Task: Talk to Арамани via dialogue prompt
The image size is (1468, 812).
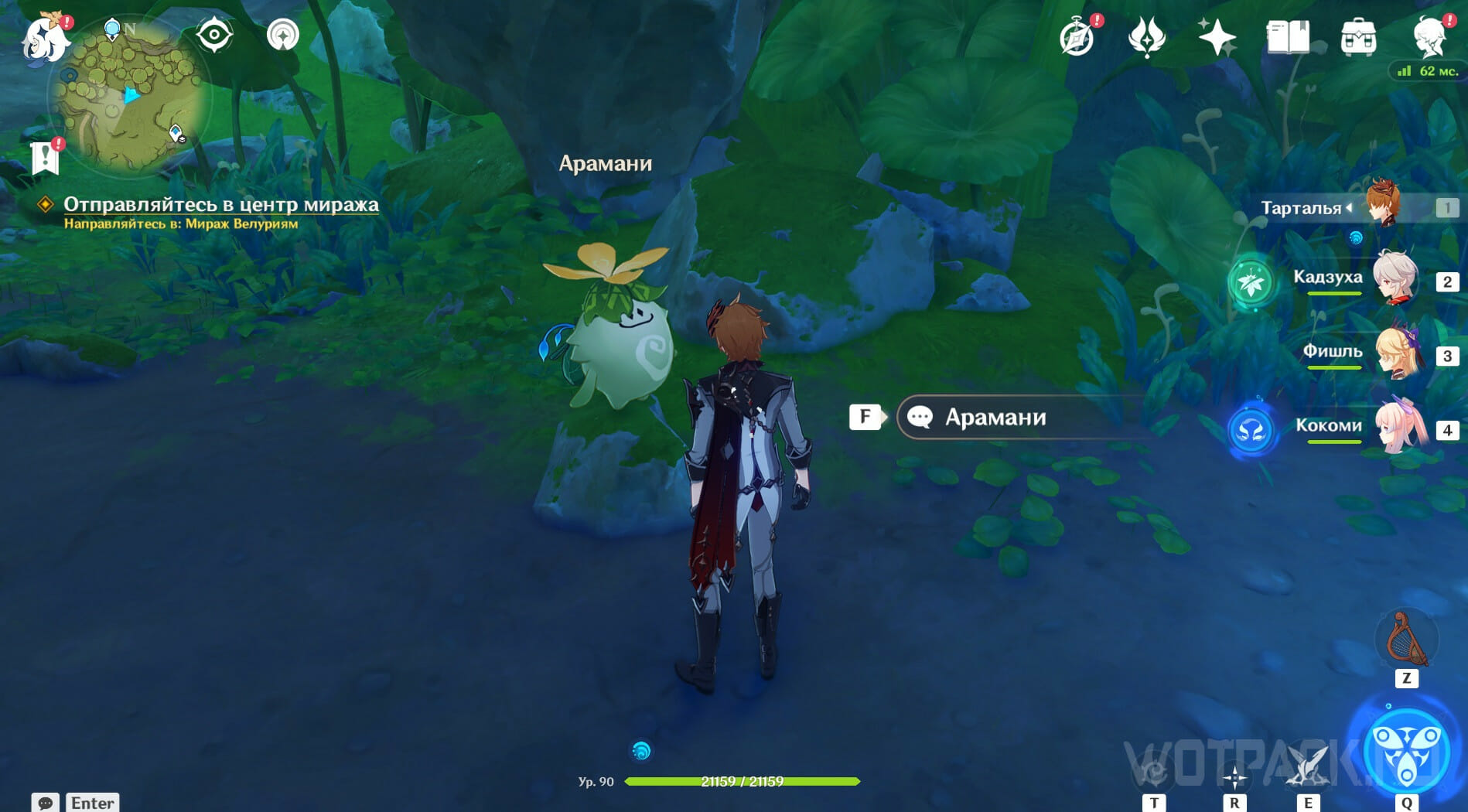Action: coord(995,418)
